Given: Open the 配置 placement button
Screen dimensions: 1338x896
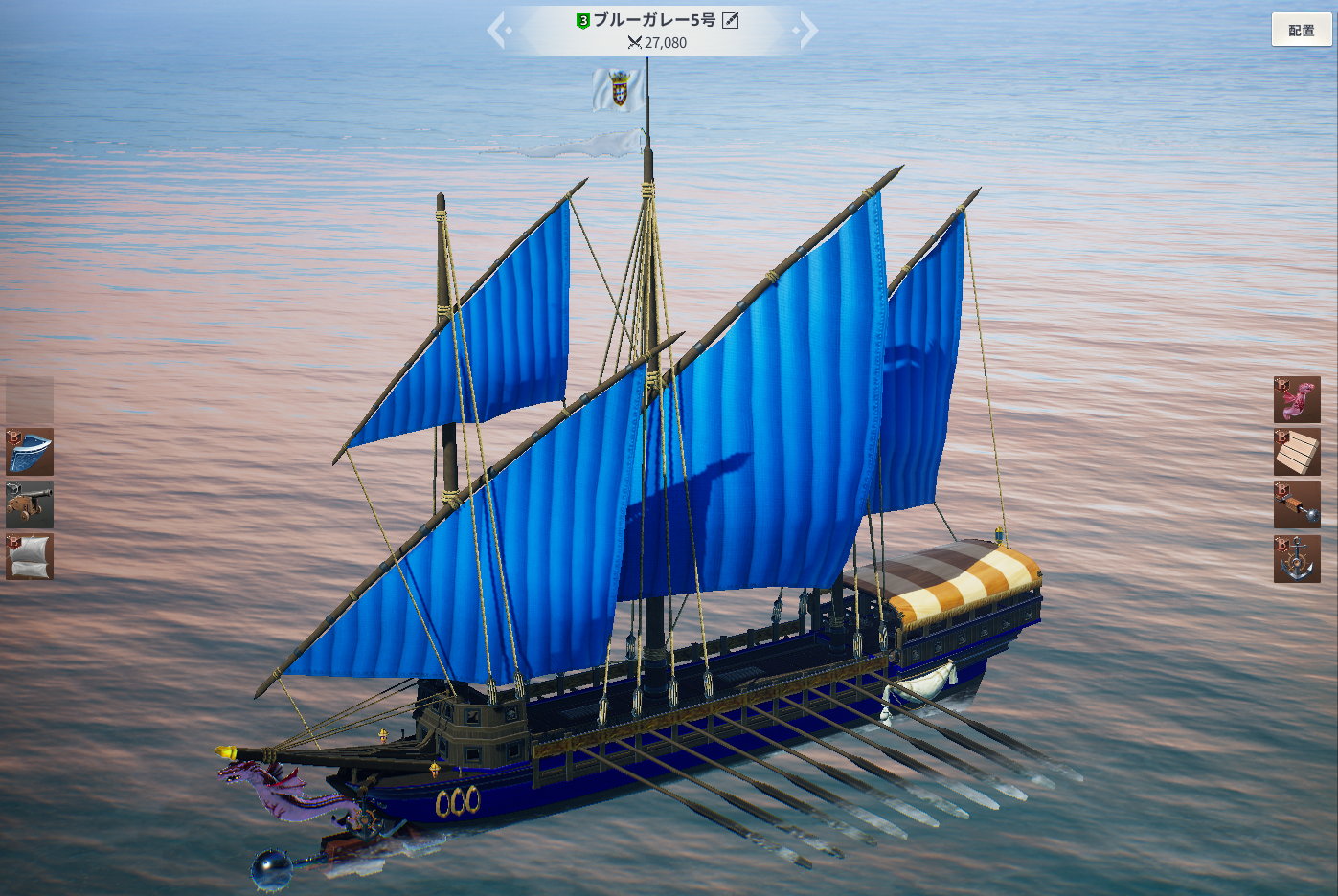Looking at the screenshot, I should coord(1301,30).
